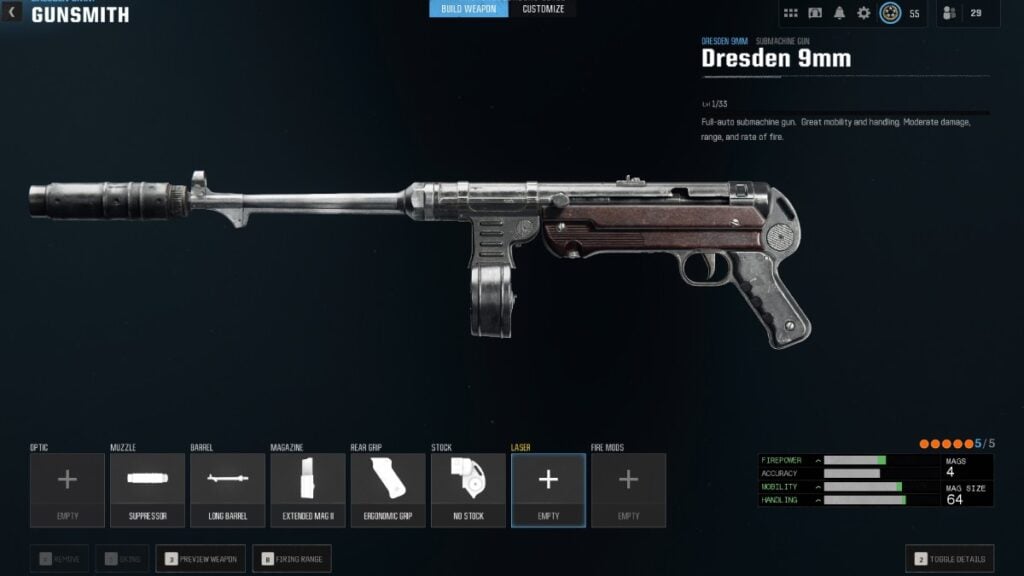This screenshot has height=576, width=1024.
Task: Open the empty Laser attachment slot
Action: coord(548,489)
